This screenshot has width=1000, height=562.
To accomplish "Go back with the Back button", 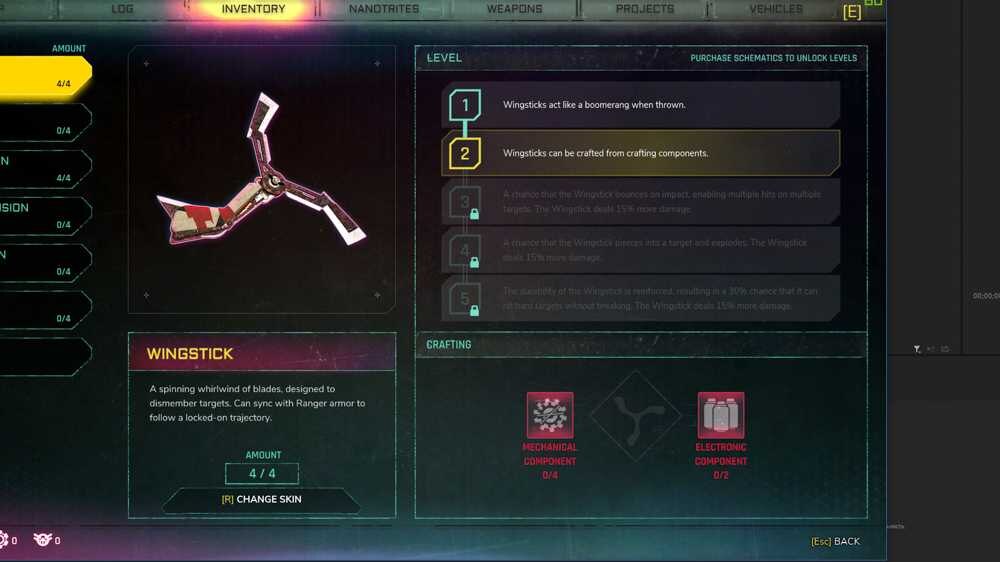I will pyautogui.click(x=835, y=542).
